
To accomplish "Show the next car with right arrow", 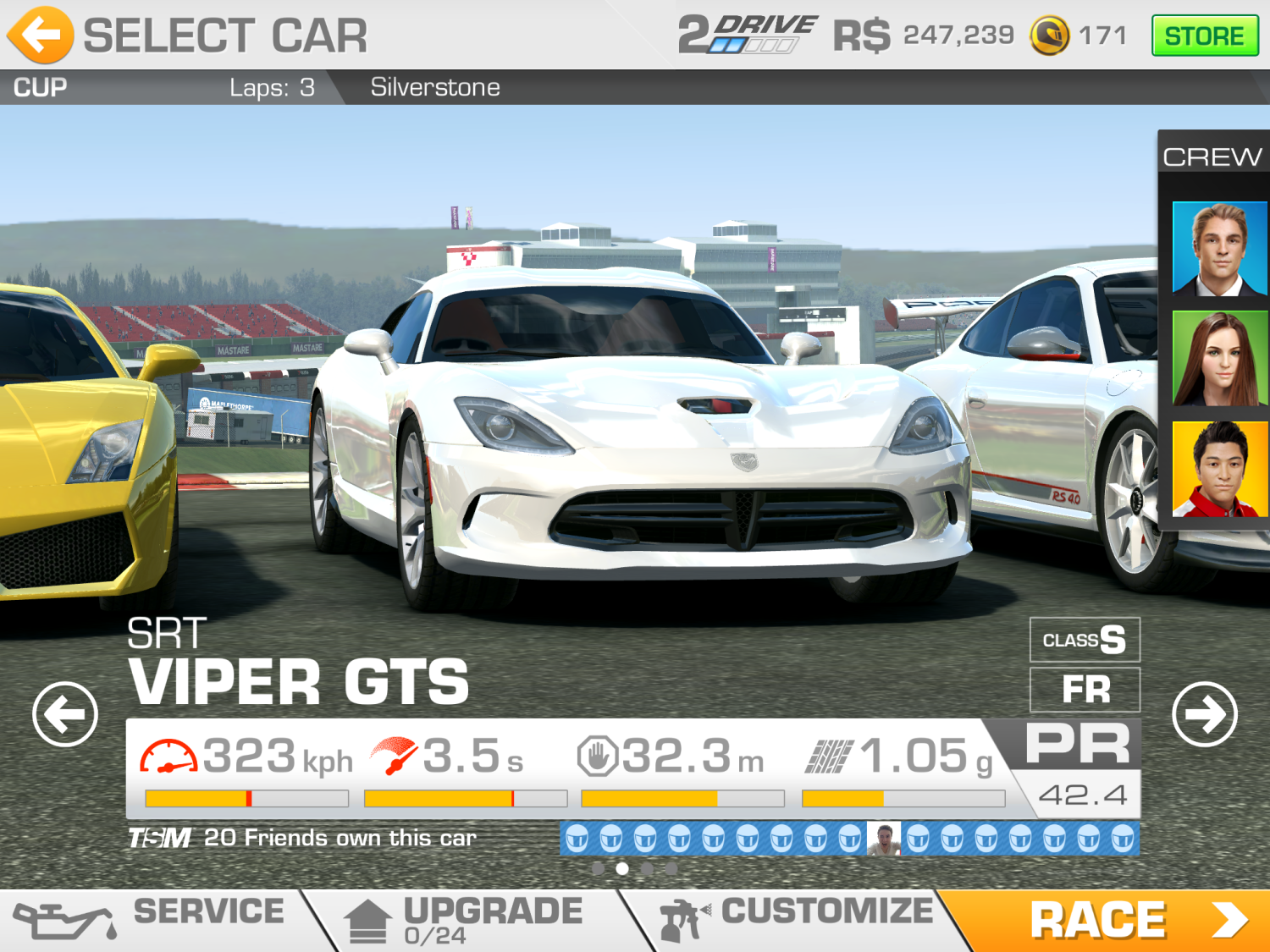I will tap(1205, 714).
